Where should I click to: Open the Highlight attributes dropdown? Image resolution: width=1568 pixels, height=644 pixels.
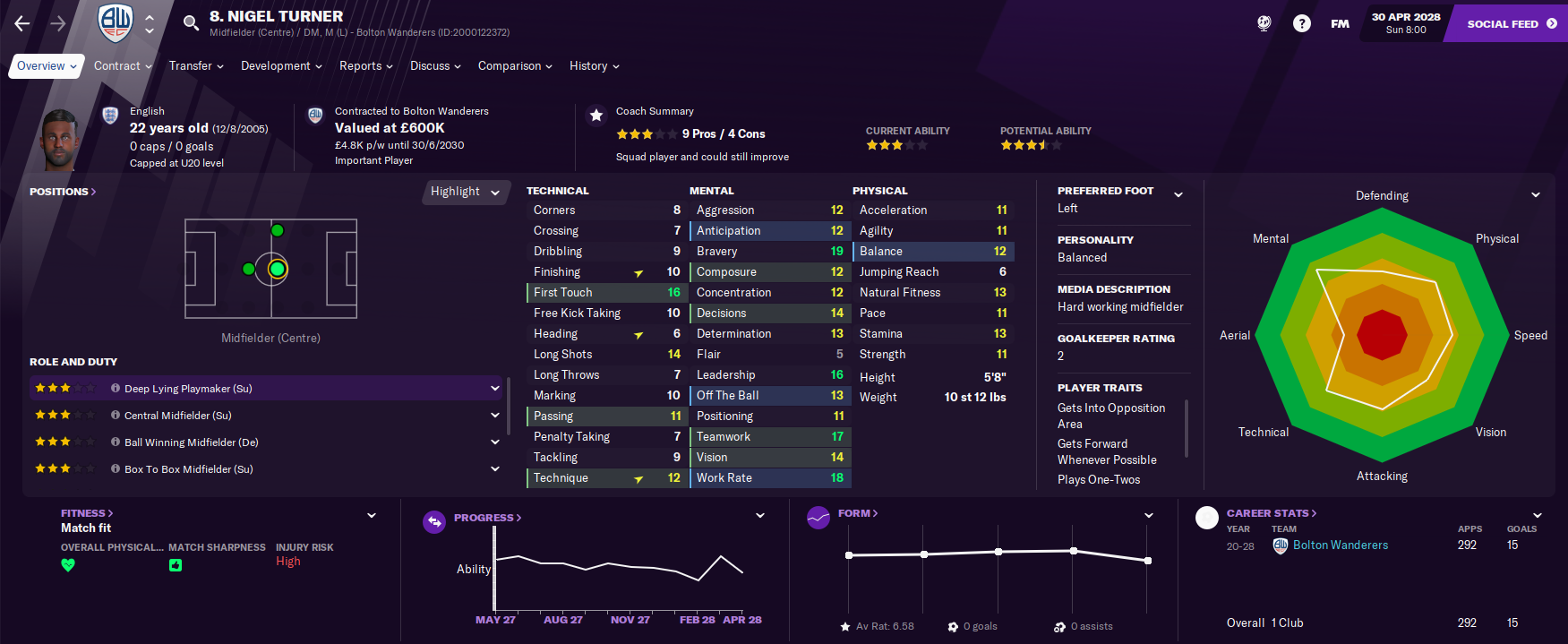pyautogui.click(x=465, y=192)
